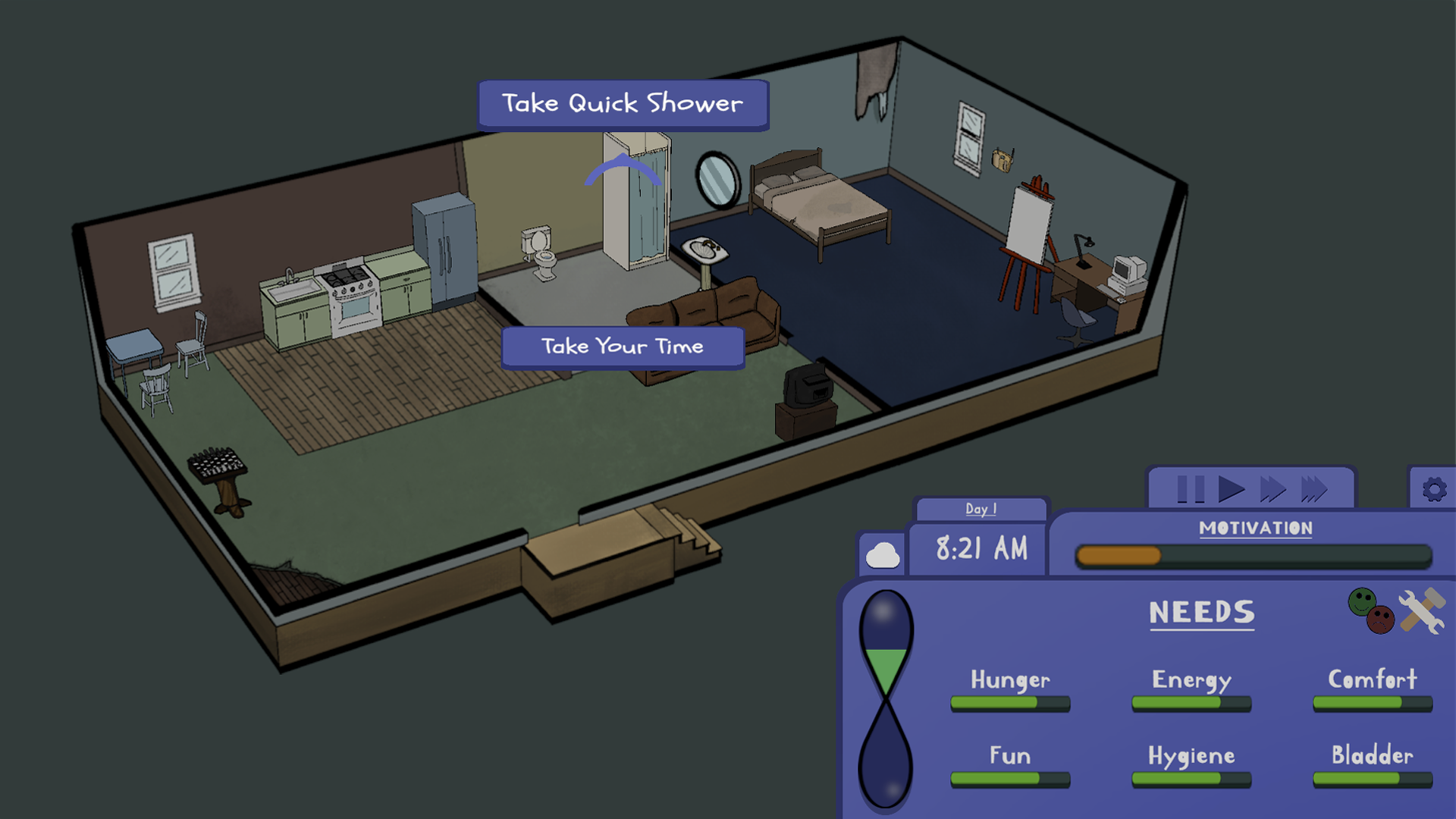The height and width of the screenshot is (819, 1456).
Task: Choose Take Your Time
Action: pos(622,346)
